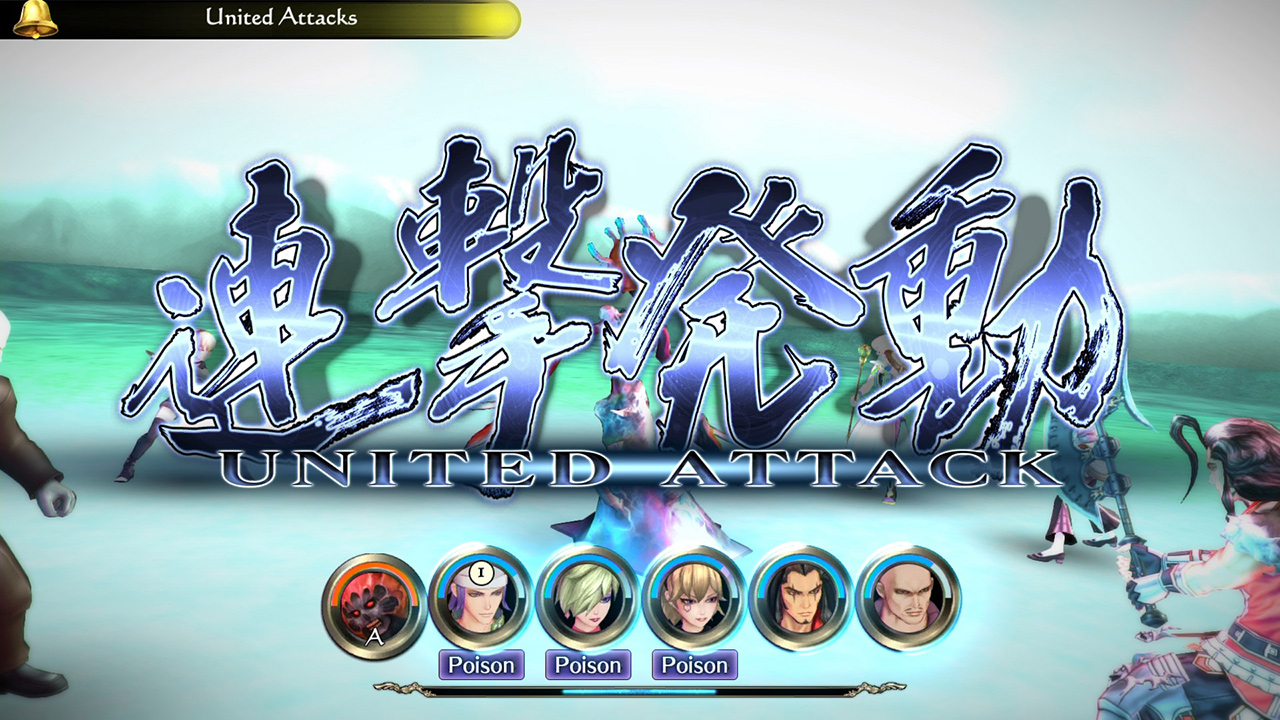Screen dimensions: 1280x720
Task: Select the green-haired character's portrait
Action: click(x=588, y=601)
